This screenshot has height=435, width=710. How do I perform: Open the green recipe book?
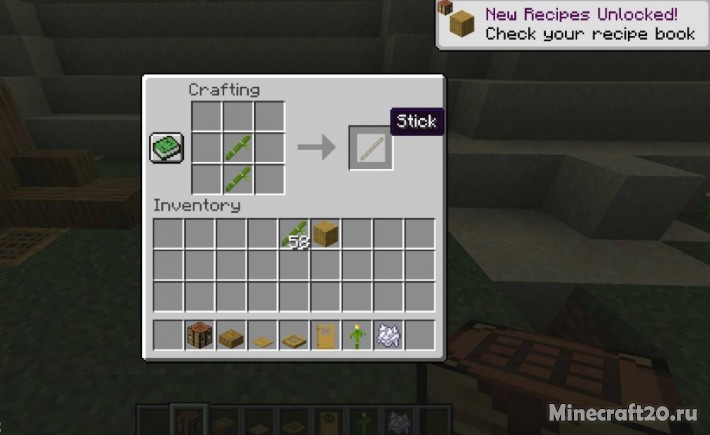pos(166,148)
